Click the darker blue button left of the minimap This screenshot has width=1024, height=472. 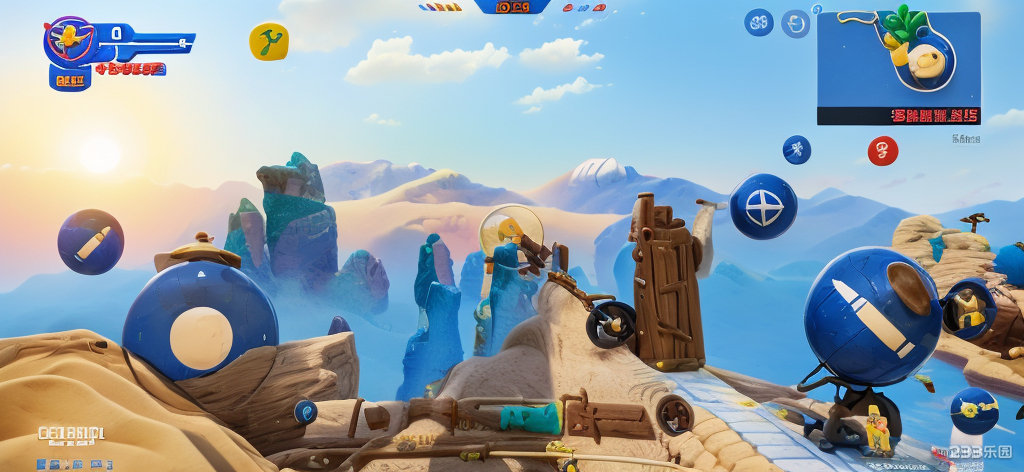tap(759, 23)
